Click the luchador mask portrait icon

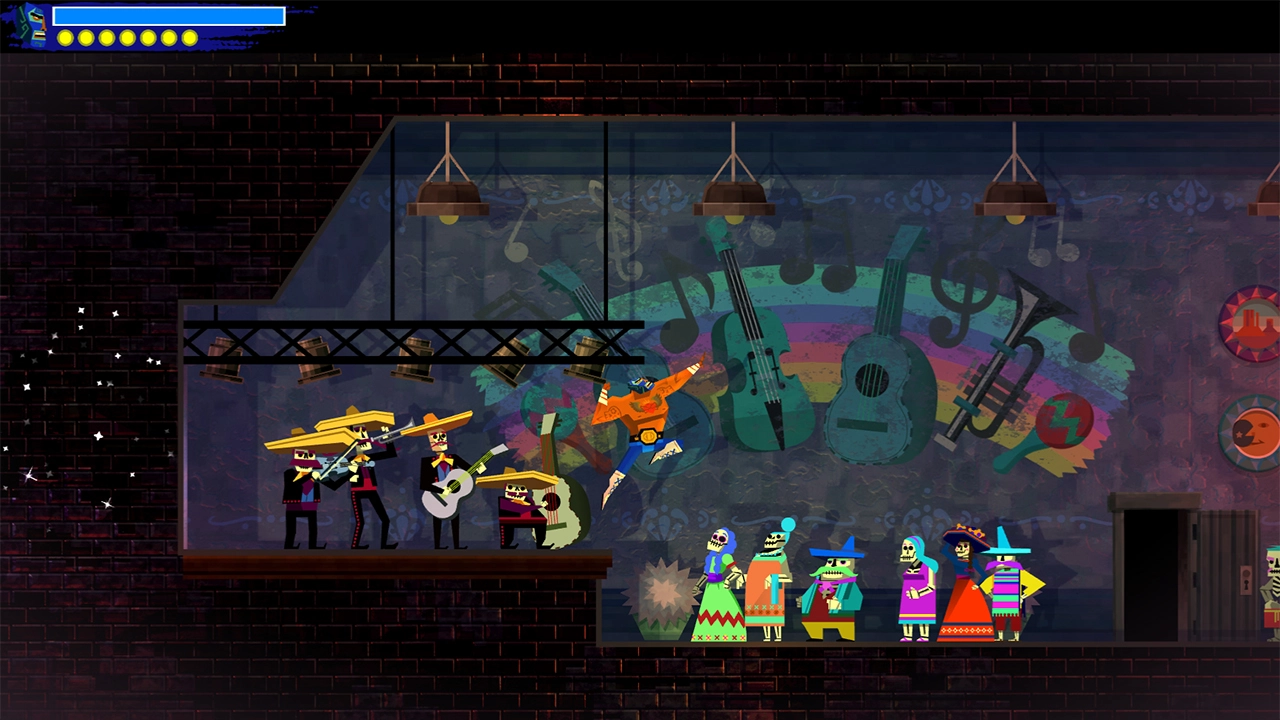33,25
